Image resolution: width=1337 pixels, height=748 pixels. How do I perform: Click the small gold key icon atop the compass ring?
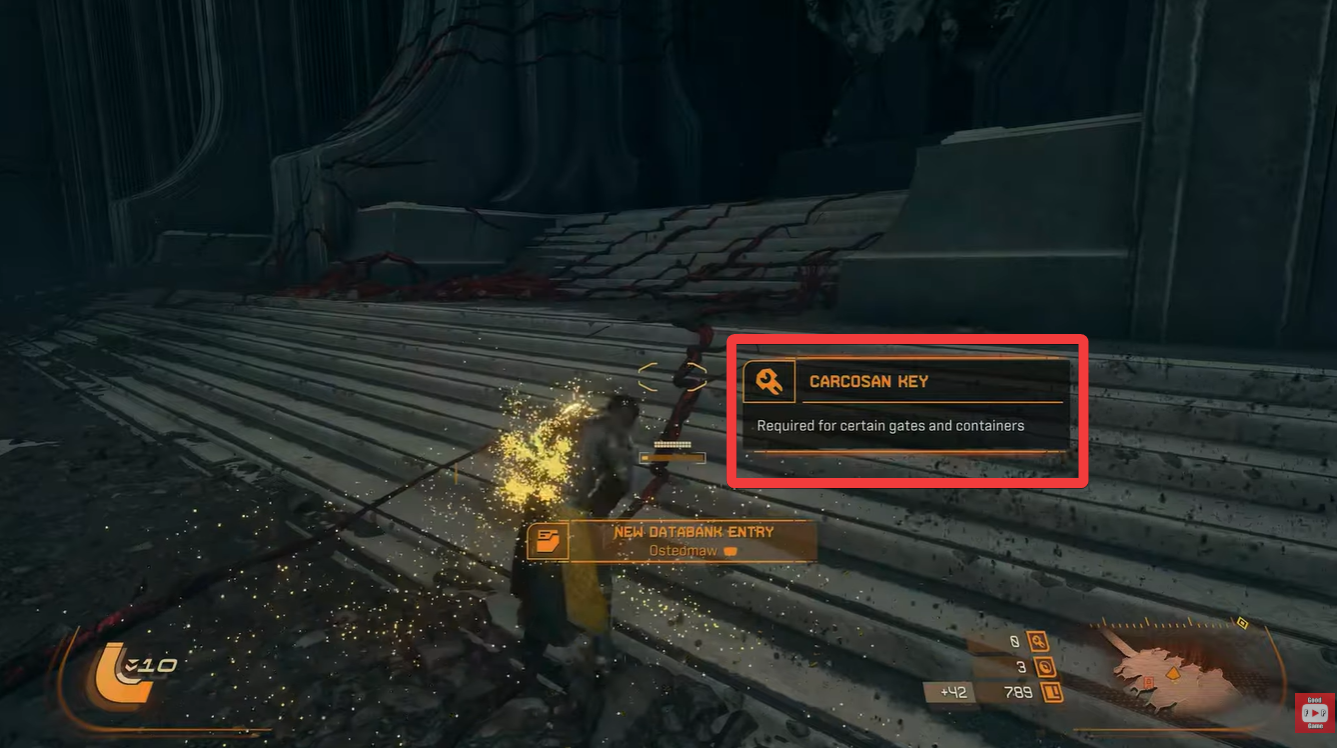click(1243, 623)
